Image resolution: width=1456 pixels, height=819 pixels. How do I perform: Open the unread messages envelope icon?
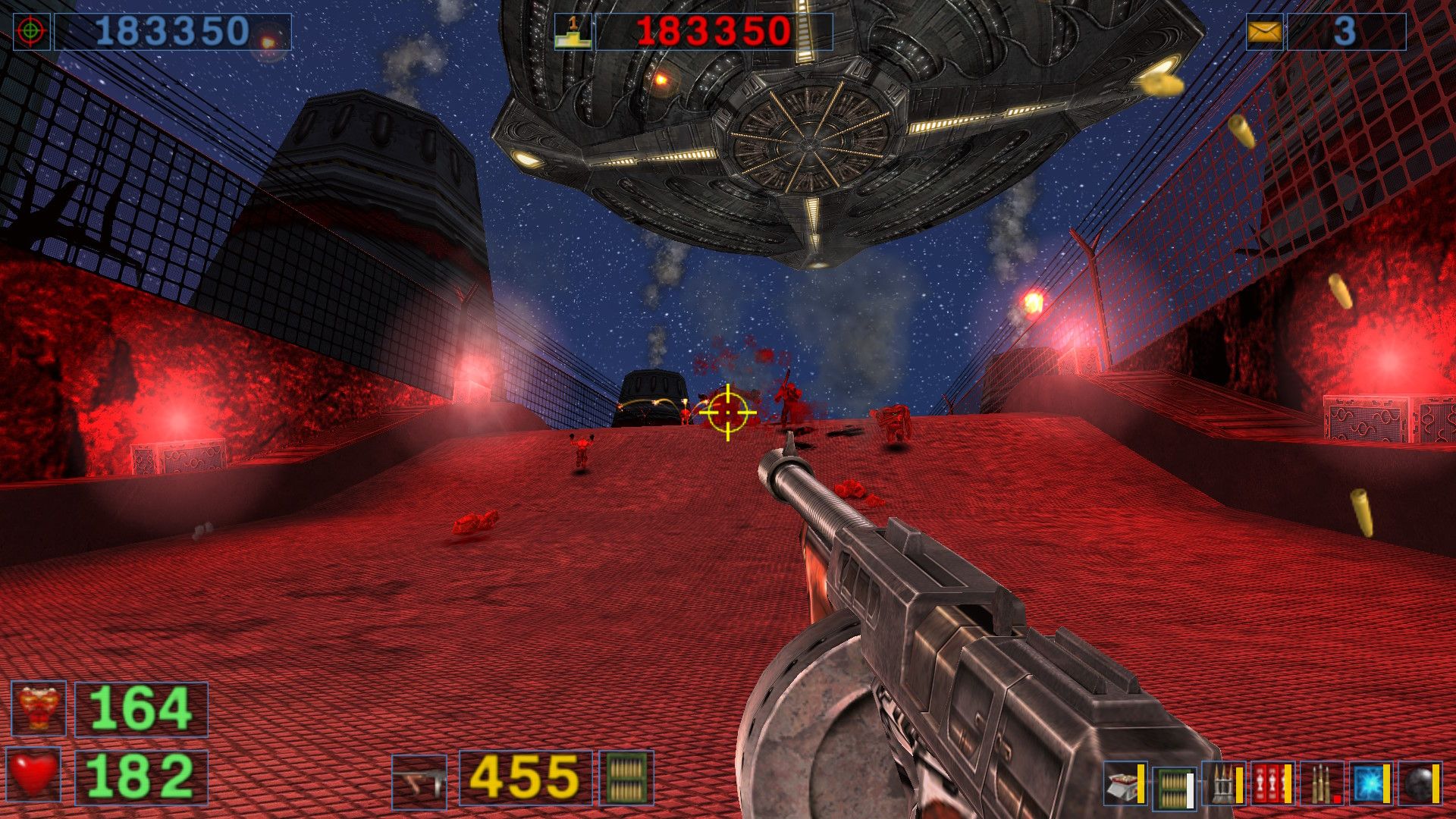pos(1264,32)
